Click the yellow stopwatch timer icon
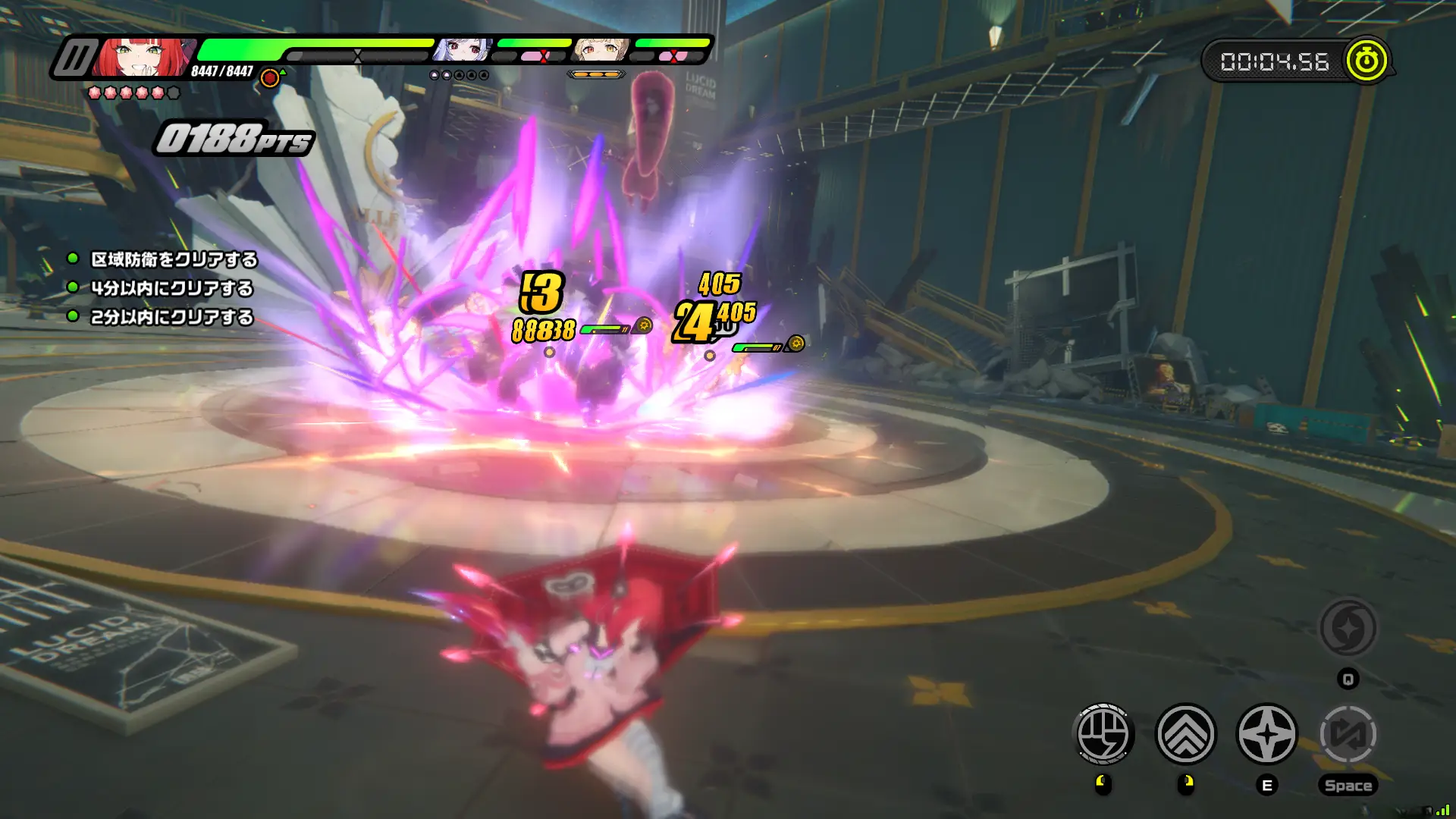The width and height of the screenshot is (1456, 819). [x=1367, y=61]
